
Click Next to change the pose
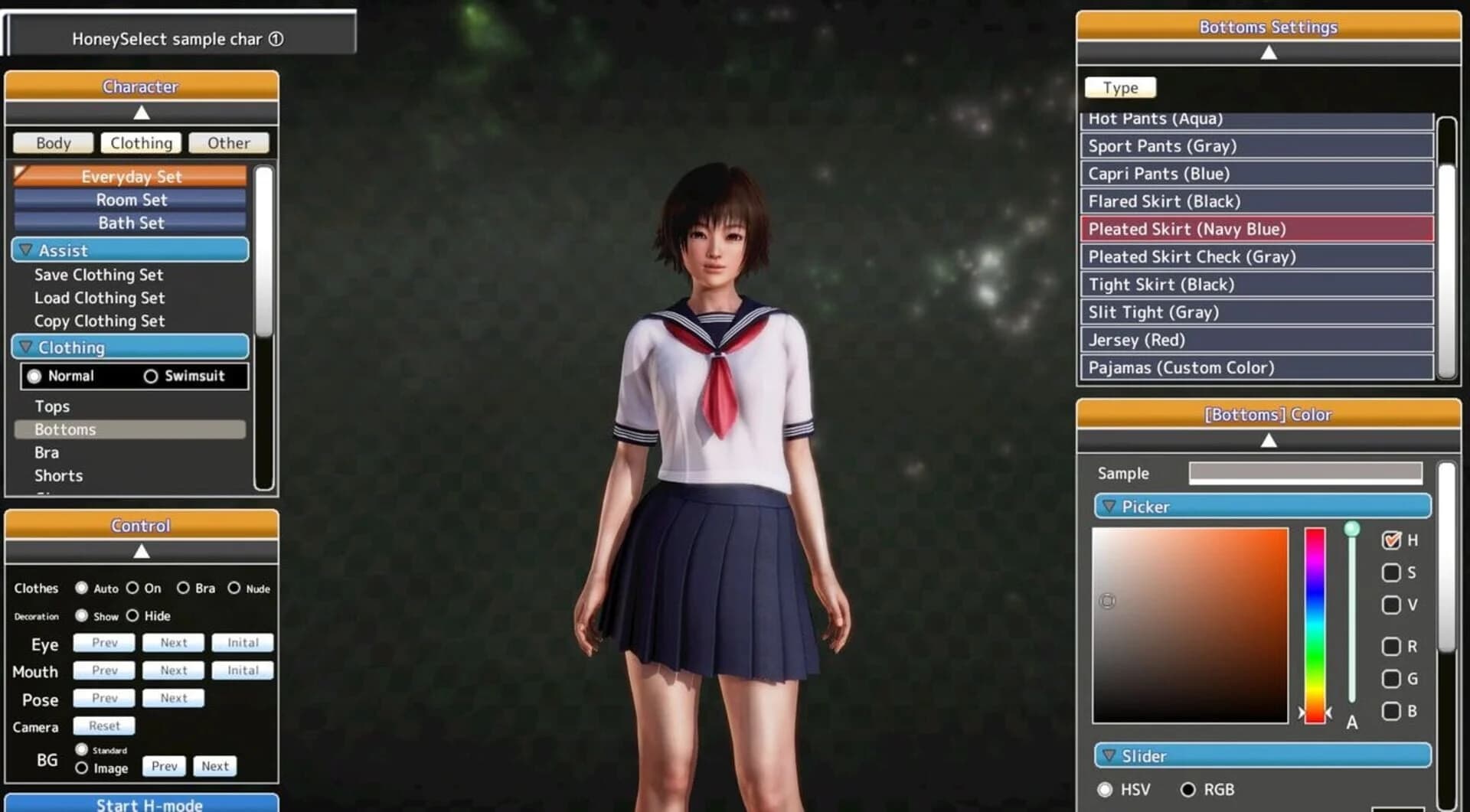173,697
